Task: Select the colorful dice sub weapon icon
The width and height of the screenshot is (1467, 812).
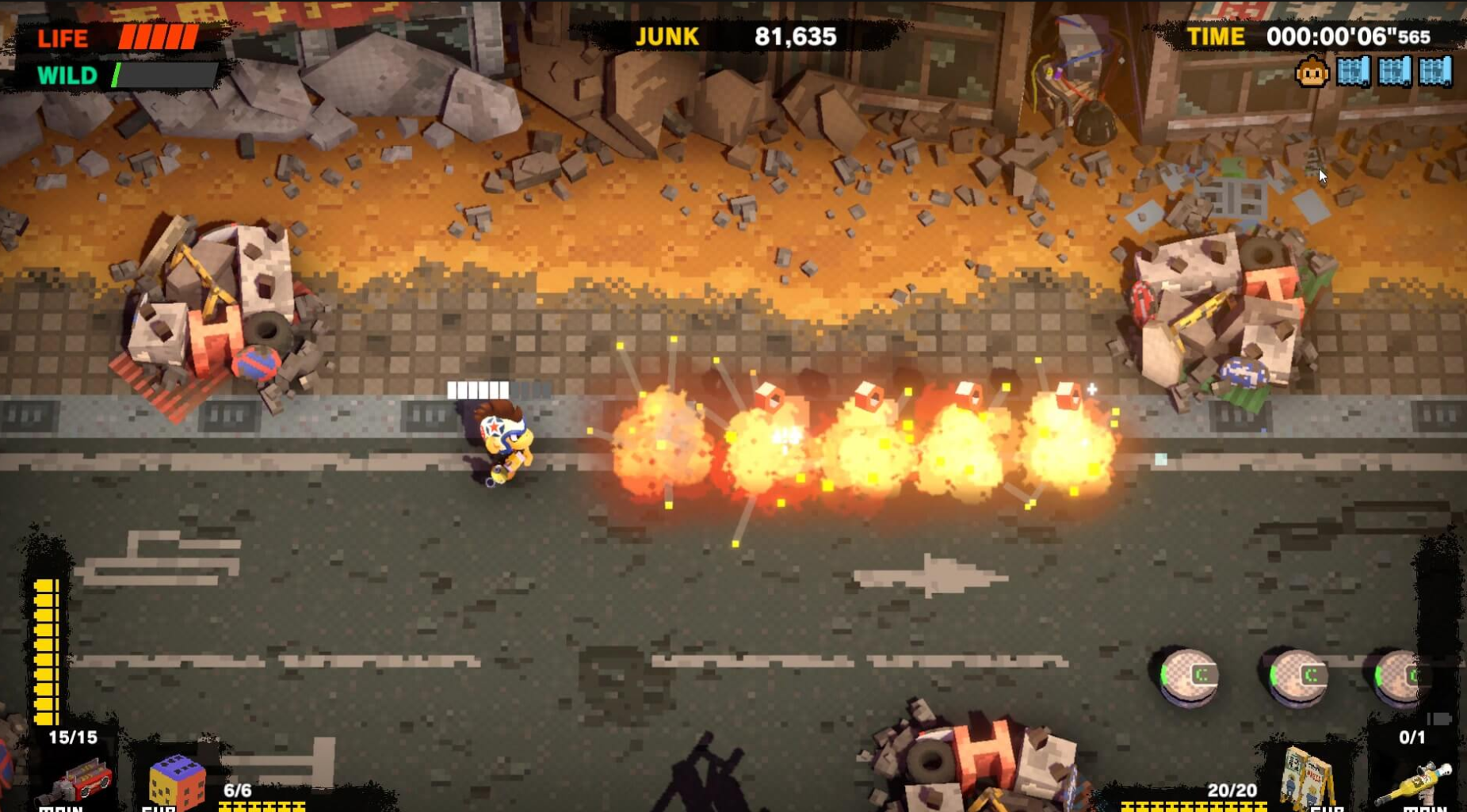Action: click(x=177, y=781)
